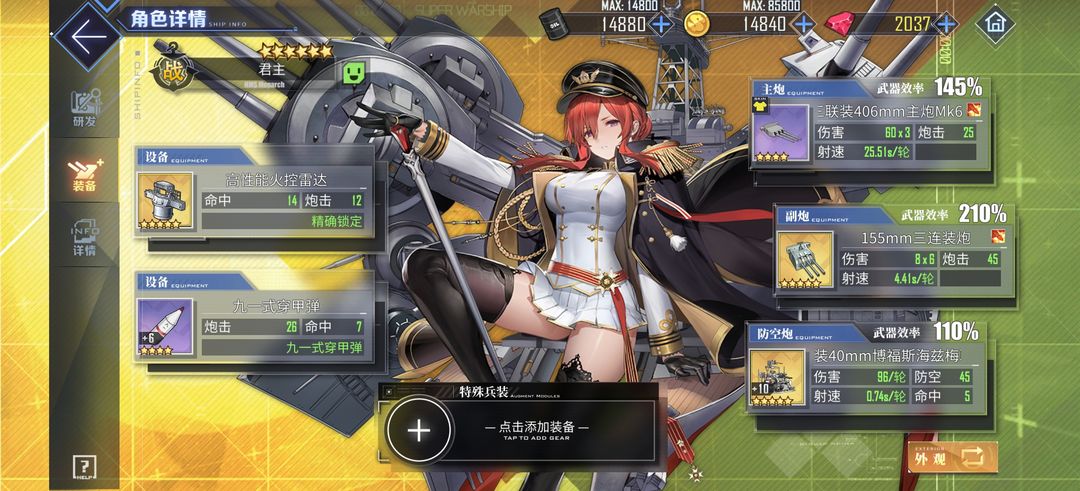This screenshot has width=1080, height=491.
Task: Open the question mark help button
Action: pyautogui.click(x=86, y=466)
